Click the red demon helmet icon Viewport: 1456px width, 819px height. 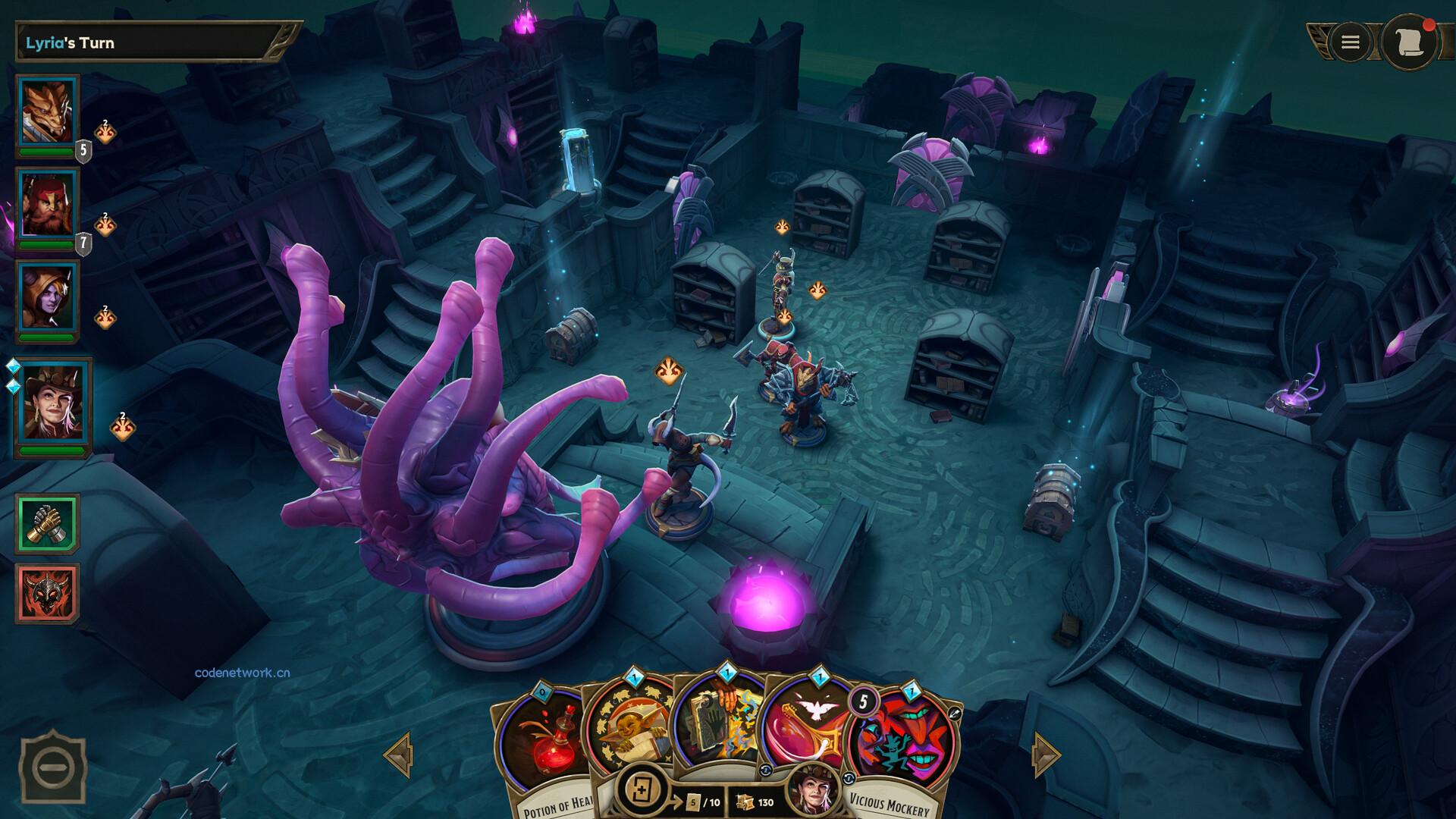(x=47, y=593)
